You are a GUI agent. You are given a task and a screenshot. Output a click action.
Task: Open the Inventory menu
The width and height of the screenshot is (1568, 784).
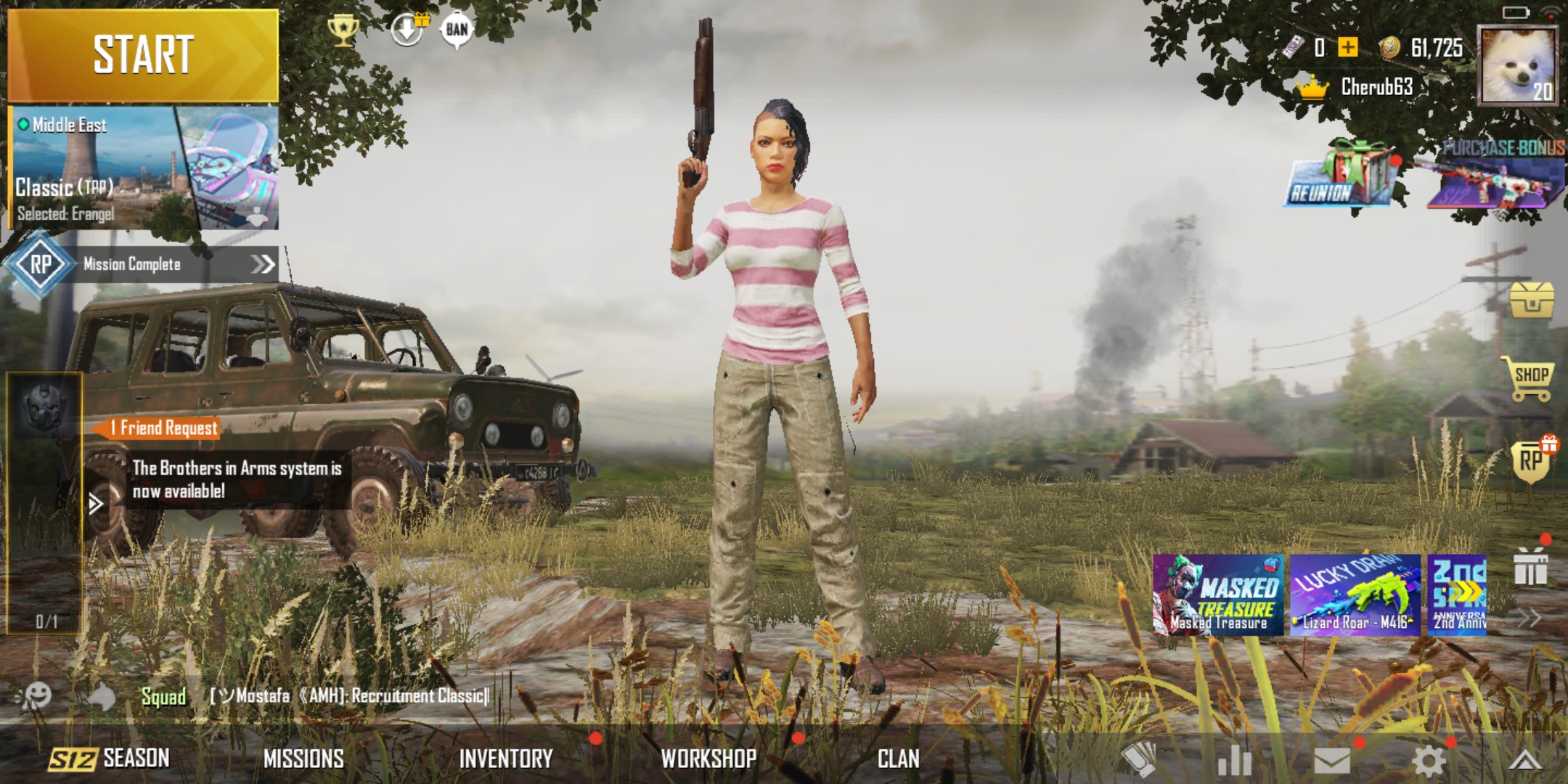click(506, 759)
